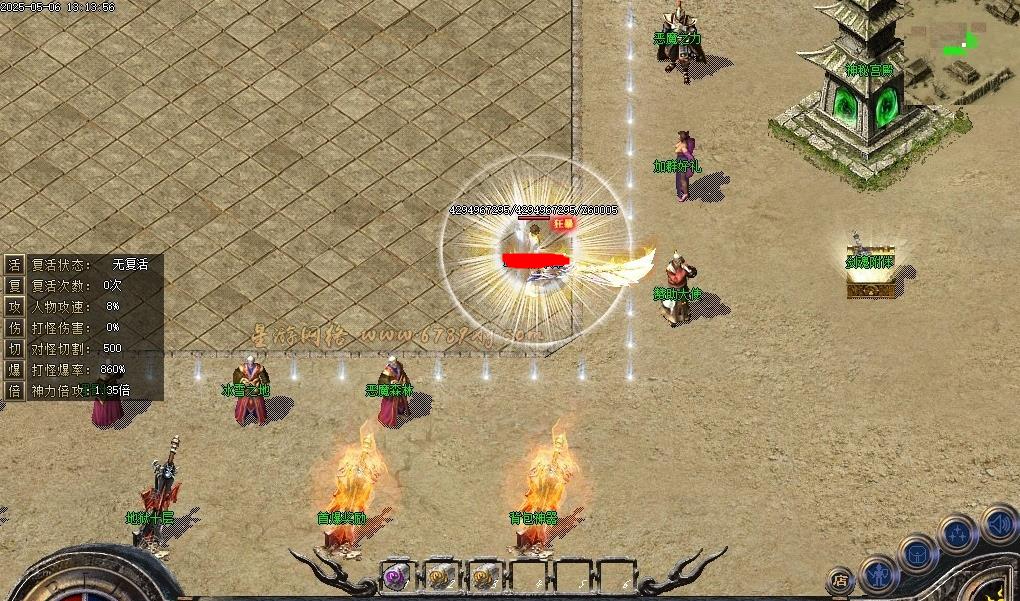Toggle the sound speaker button
Image resolution: width=1020 pixels, height=601 pixels.
[x=998, y=523]
